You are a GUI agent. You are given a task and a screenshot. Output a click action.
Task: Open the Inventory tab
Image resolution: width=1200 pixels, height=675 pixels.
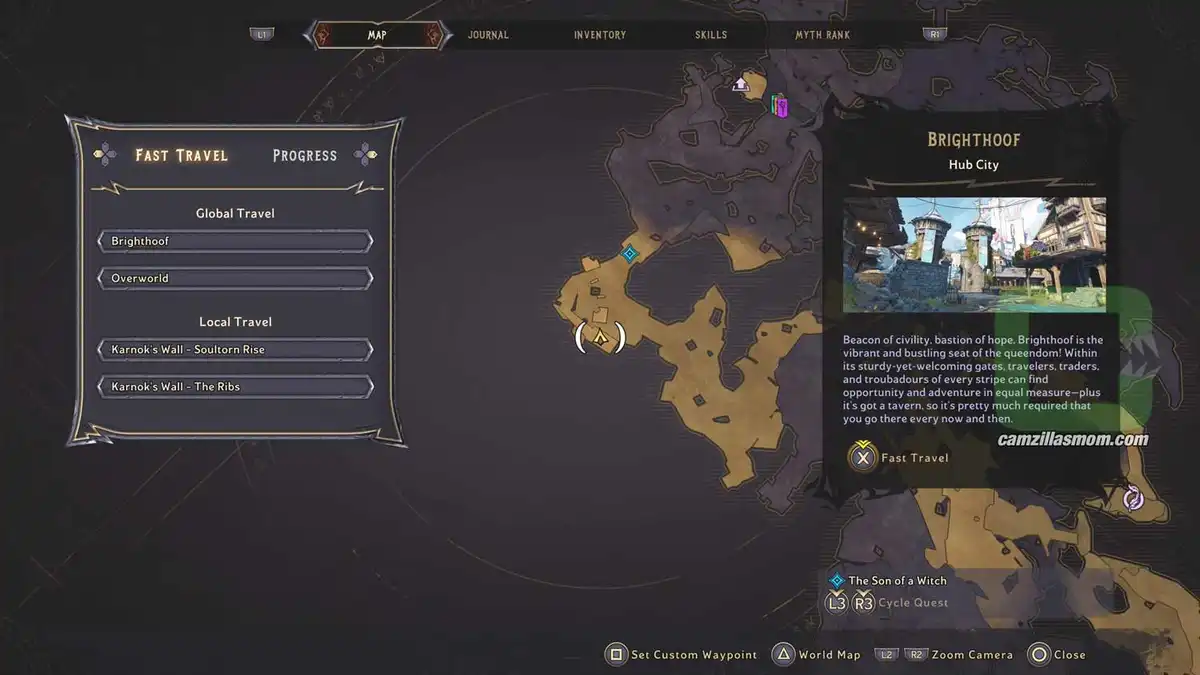tap(600, 35)
